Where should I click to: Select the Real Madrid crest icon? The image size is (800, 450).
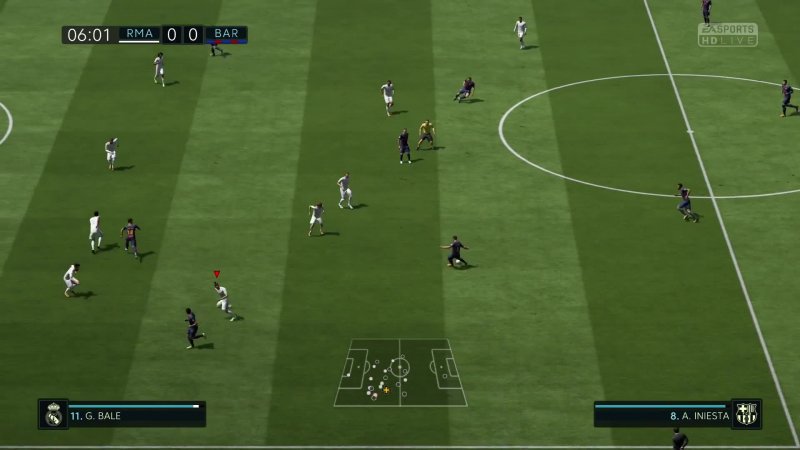[x=54, y=414]
